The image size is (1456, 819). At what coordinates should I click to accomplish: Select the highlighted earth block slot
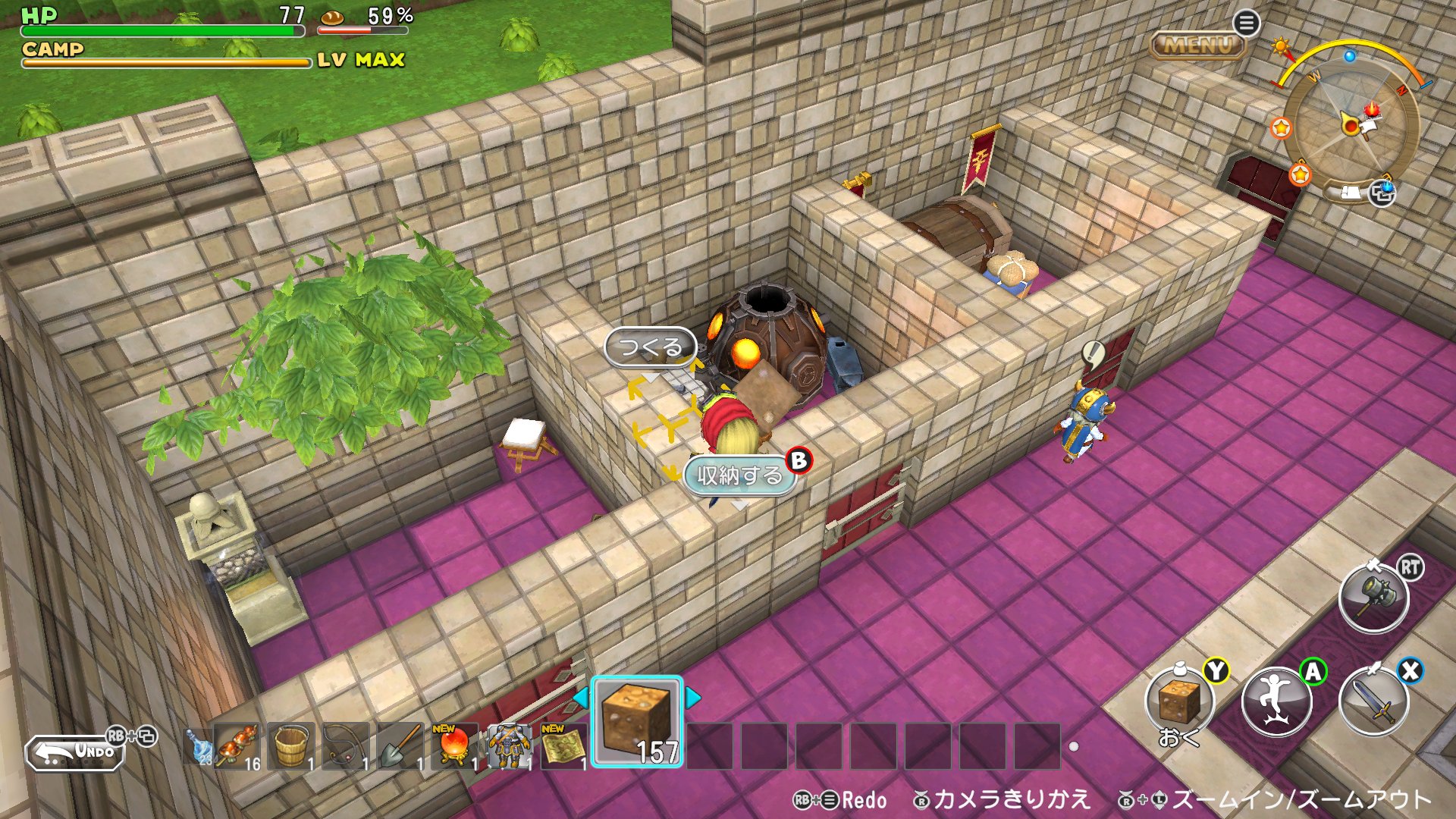pyautogui.click(x=637, y=721)
